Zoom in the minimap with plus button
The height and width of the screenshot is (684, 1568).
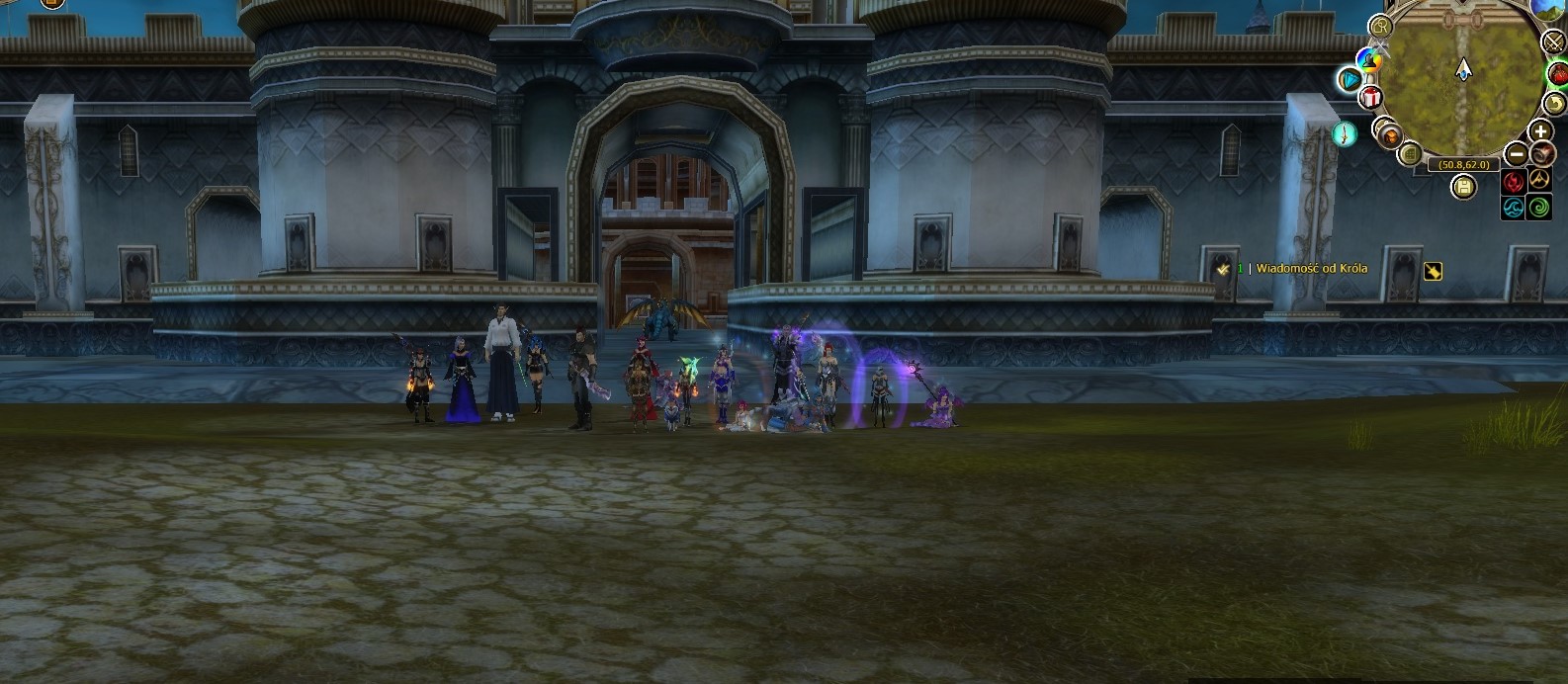coord(1540,131)
